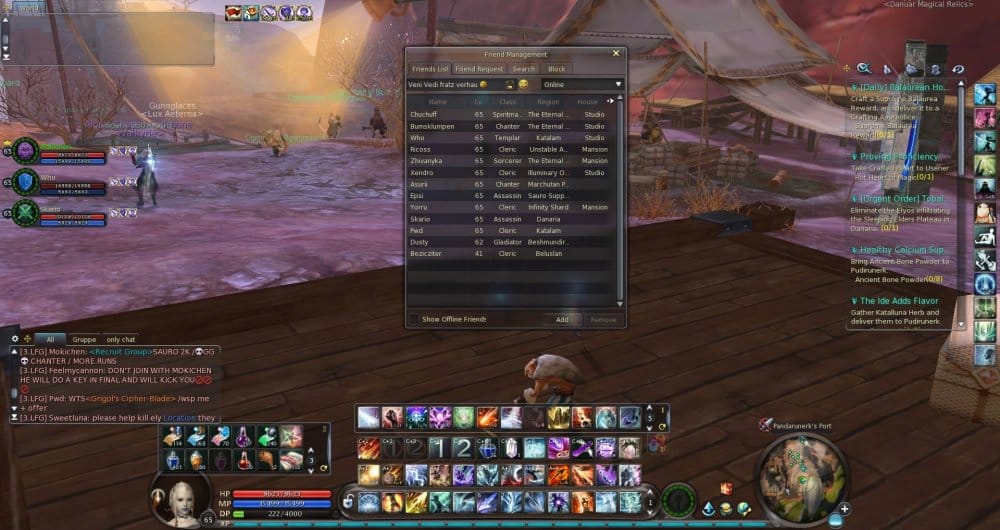This screenshot has width=1000, height=530.
Task: Toggle Show Offline Friends checkbox
Action: point(415,319)
